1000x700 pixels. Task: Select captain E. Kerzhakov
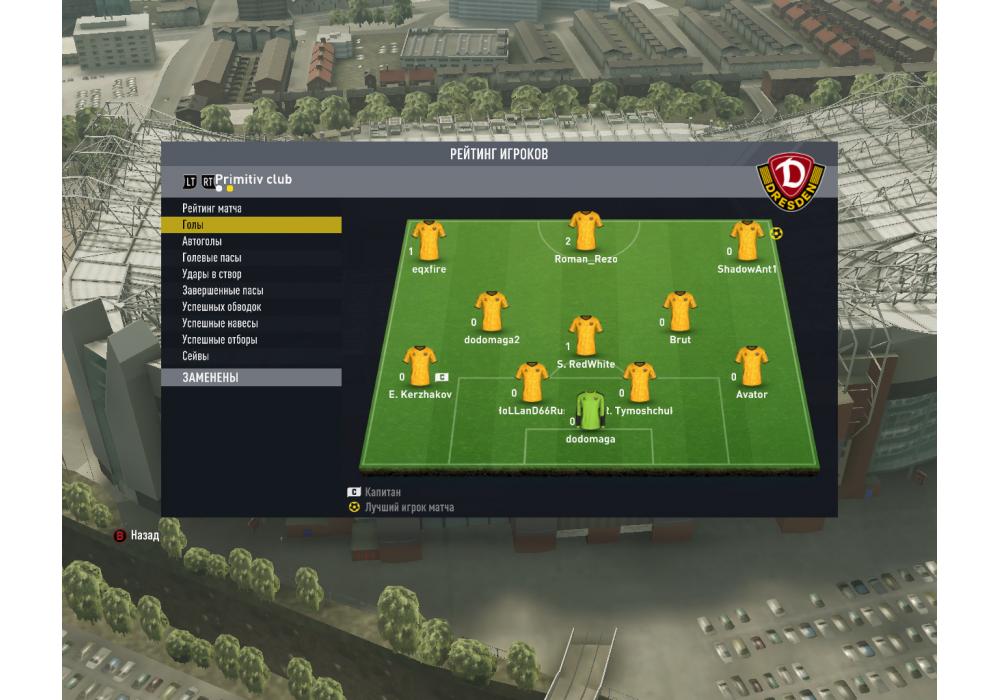point(419,366)
